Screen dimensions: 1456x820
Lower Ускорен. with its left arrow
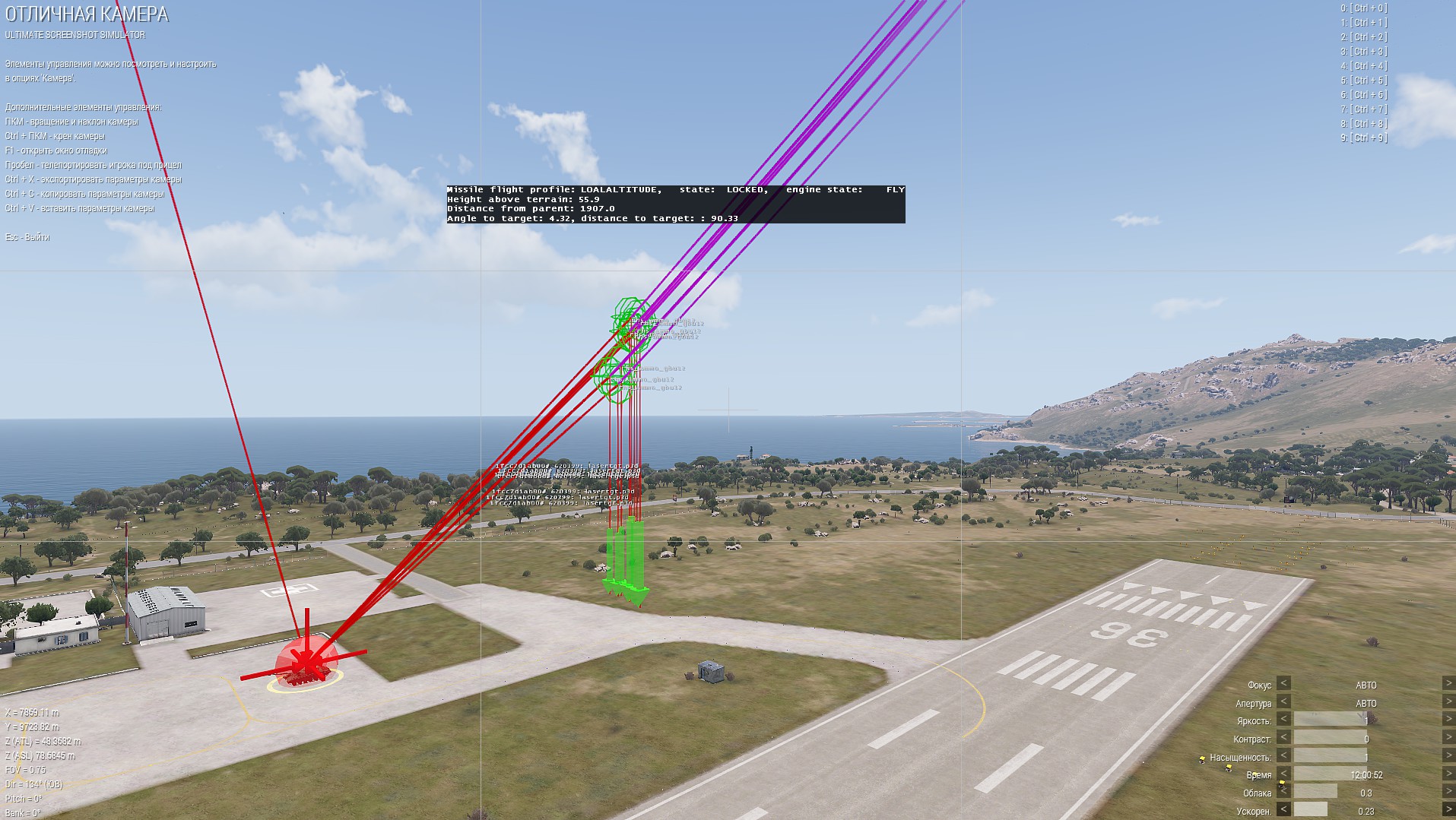click(x=1283, y=810)
